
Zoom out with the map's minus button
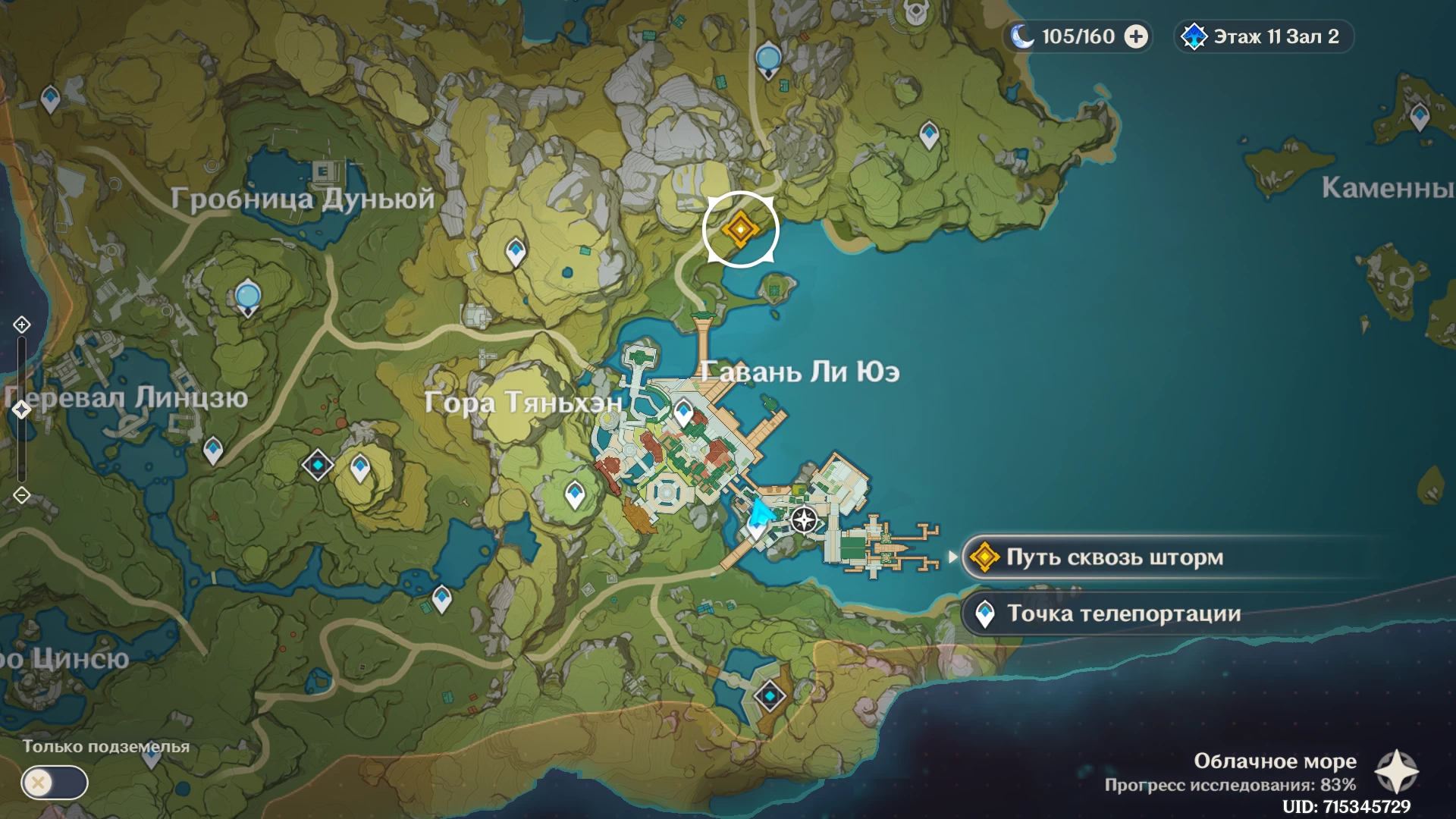[21, 495]
